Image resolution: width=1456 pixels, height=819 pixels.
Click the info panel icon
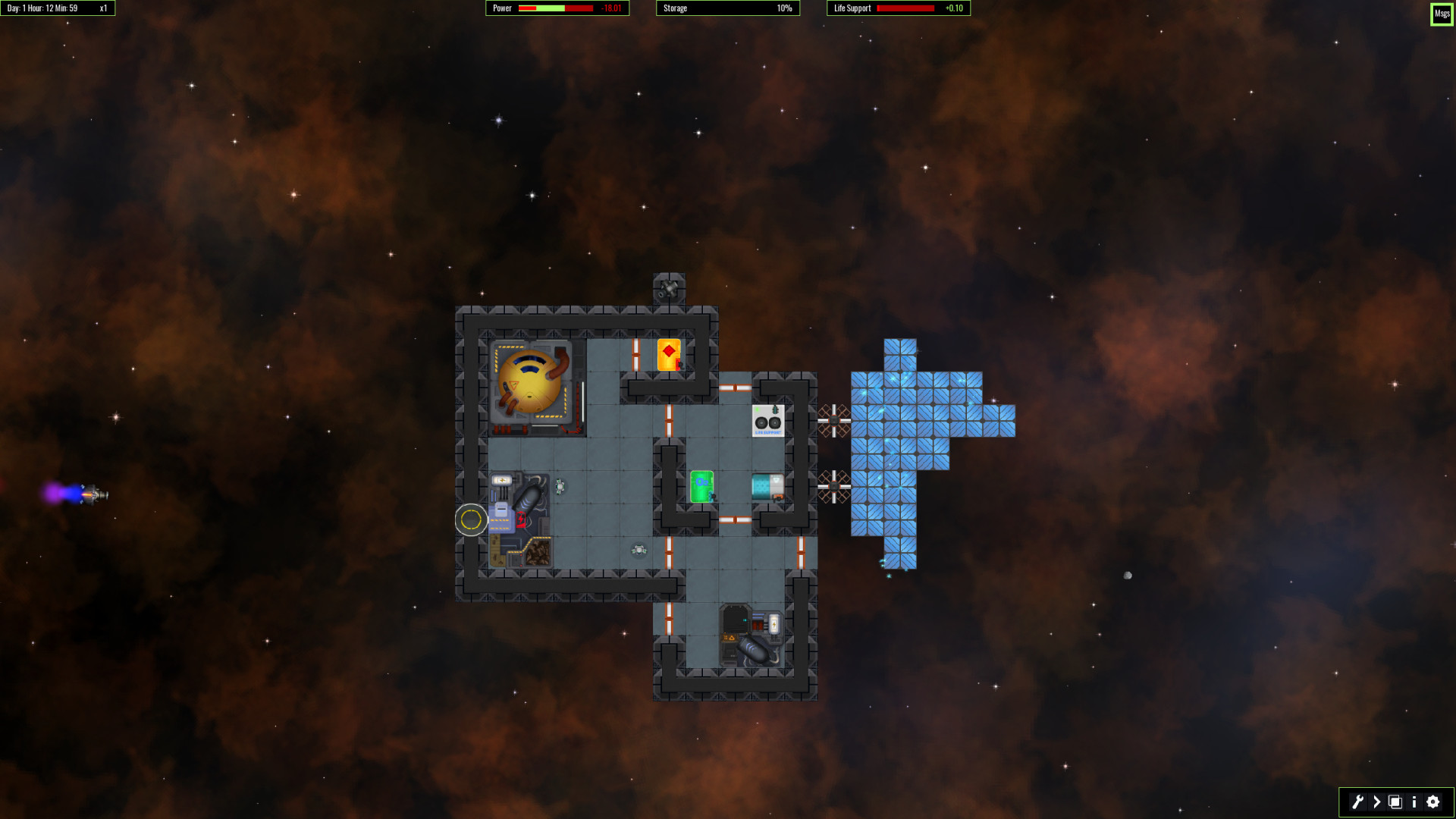tap(1414, 802)
